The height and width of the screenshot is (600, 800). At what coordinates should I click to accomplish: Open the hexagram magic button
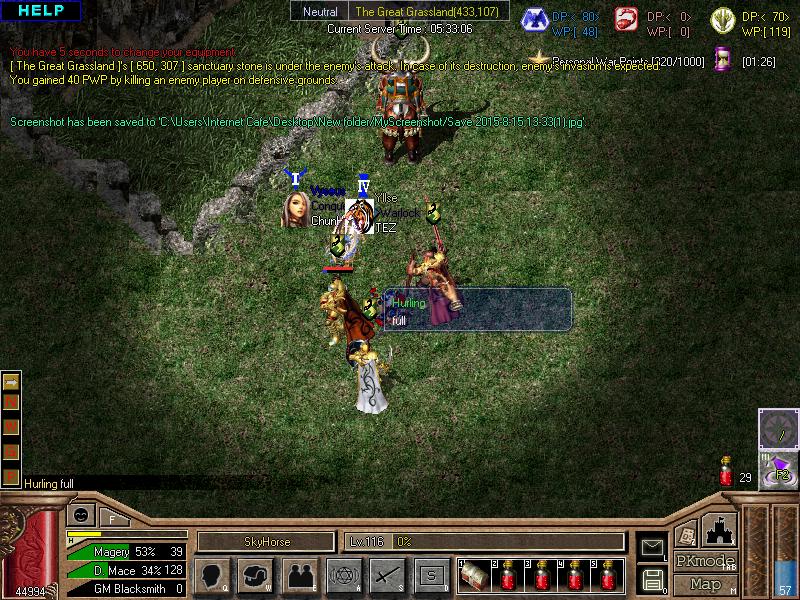point(343,575)
